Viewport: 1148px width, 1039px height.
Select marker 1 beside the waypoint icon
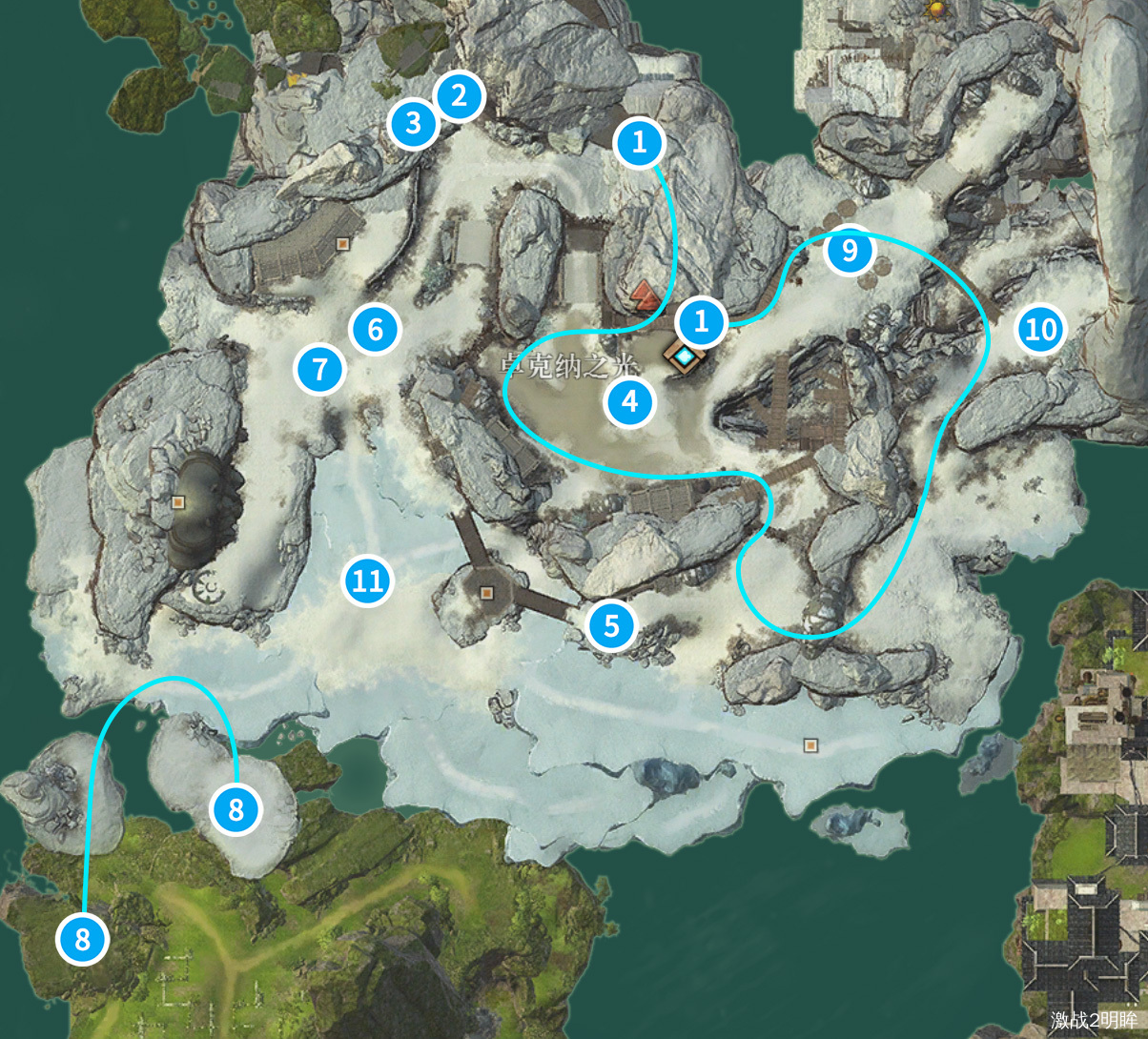[702, 322]
